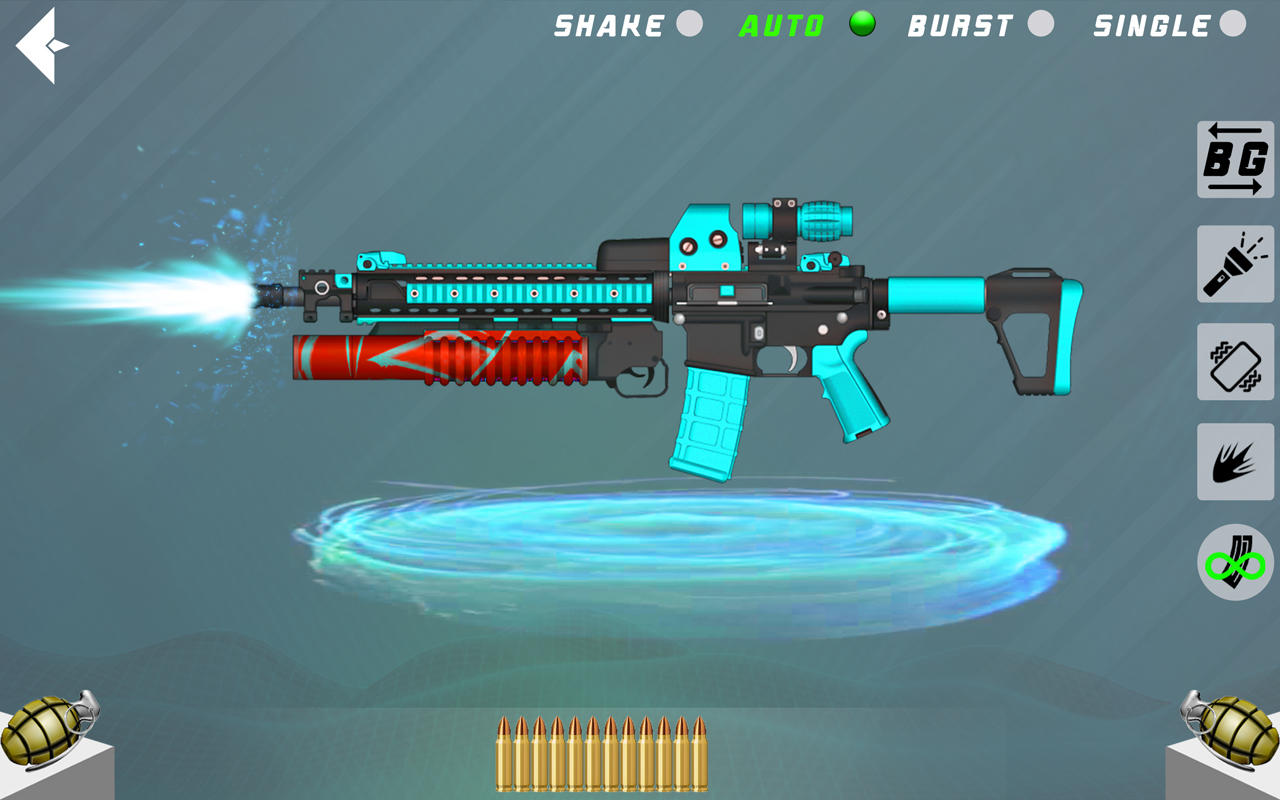Click the glowing blue platform ring
This screenshot has width=1280, height=800.
pos(680,545)
